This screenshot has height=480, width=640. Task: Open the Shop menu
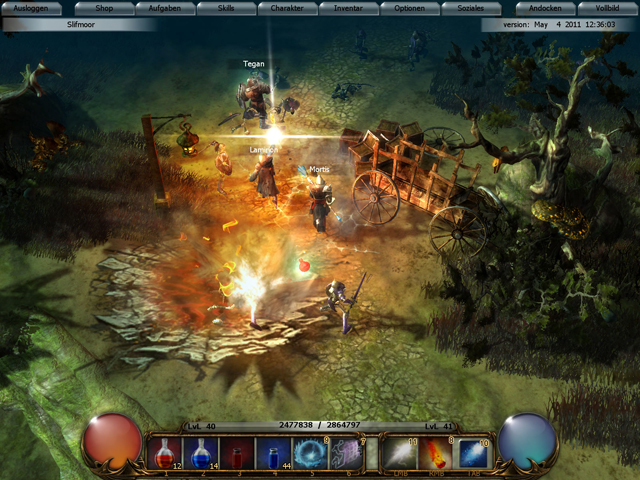[x=103, y=8]
